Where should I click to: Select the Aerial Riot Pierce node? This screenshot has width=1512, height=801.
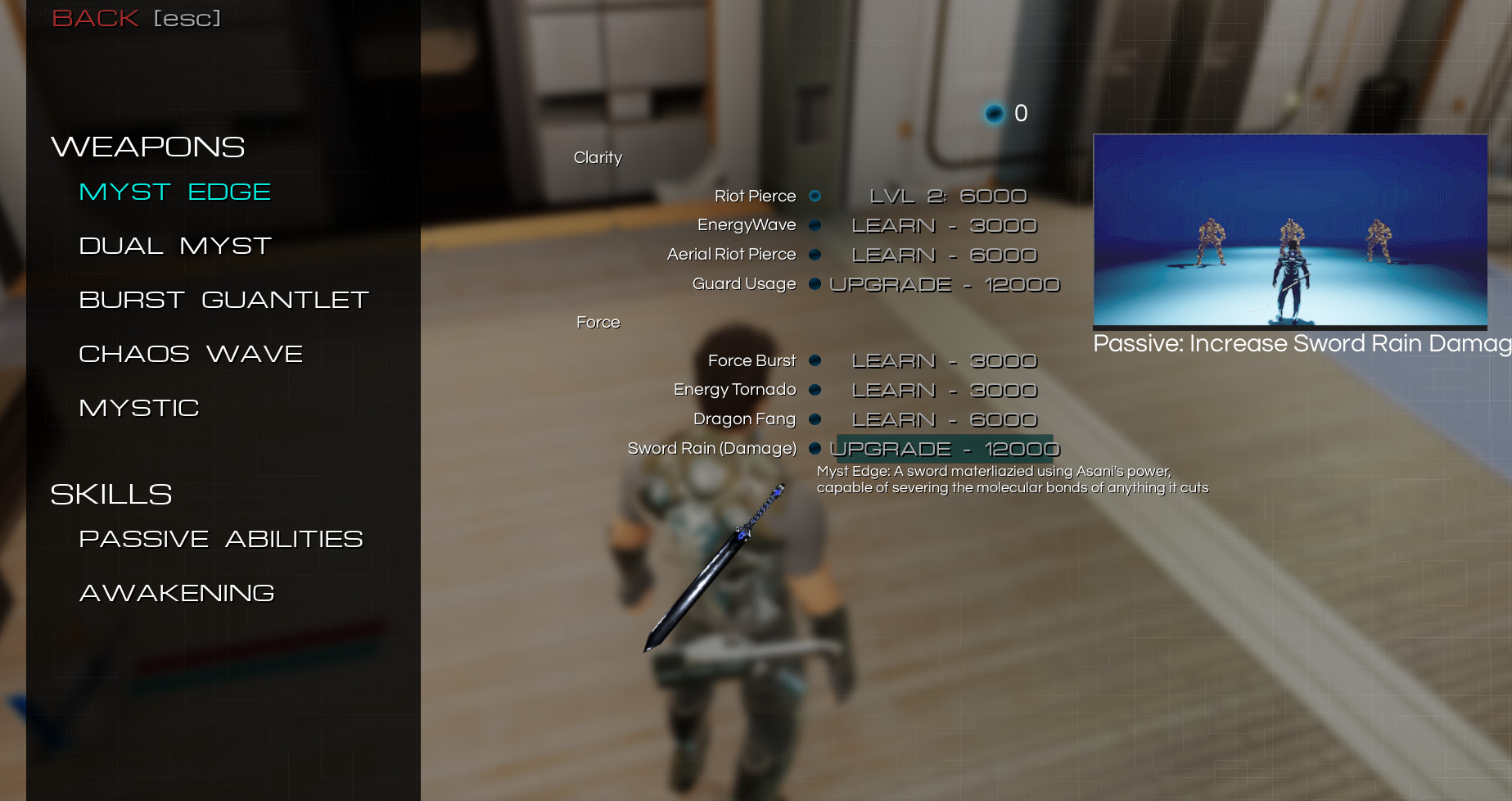pos(815,255)
